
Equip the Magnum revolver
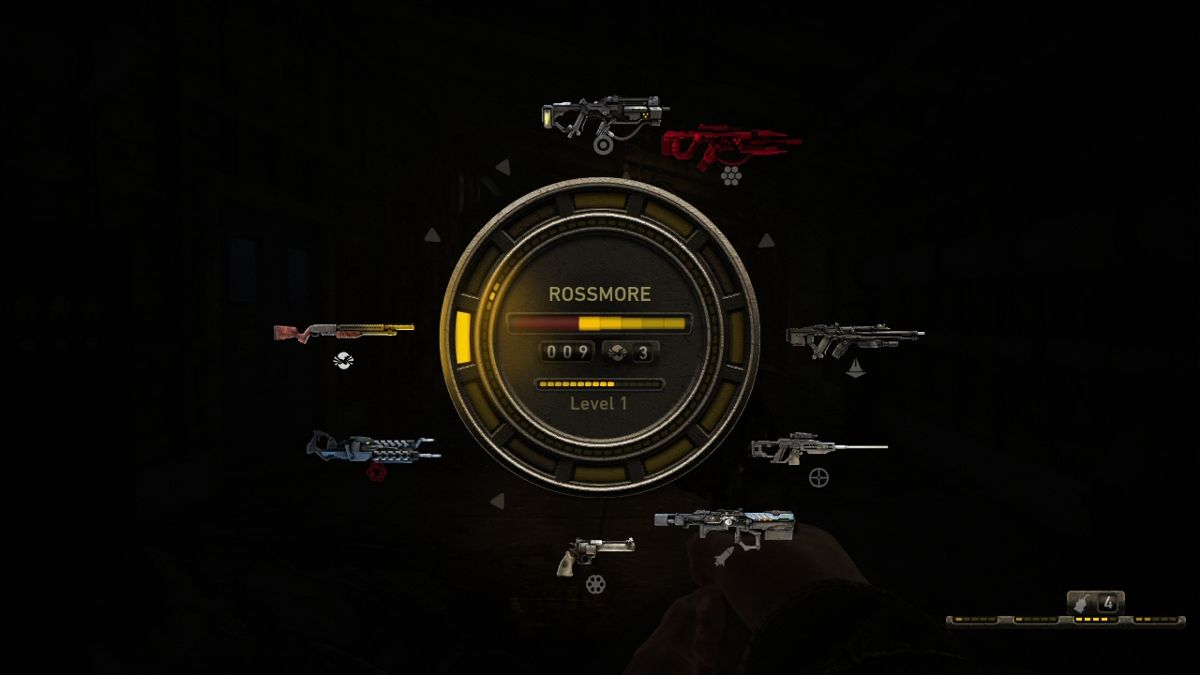click(x=595, y=553)
